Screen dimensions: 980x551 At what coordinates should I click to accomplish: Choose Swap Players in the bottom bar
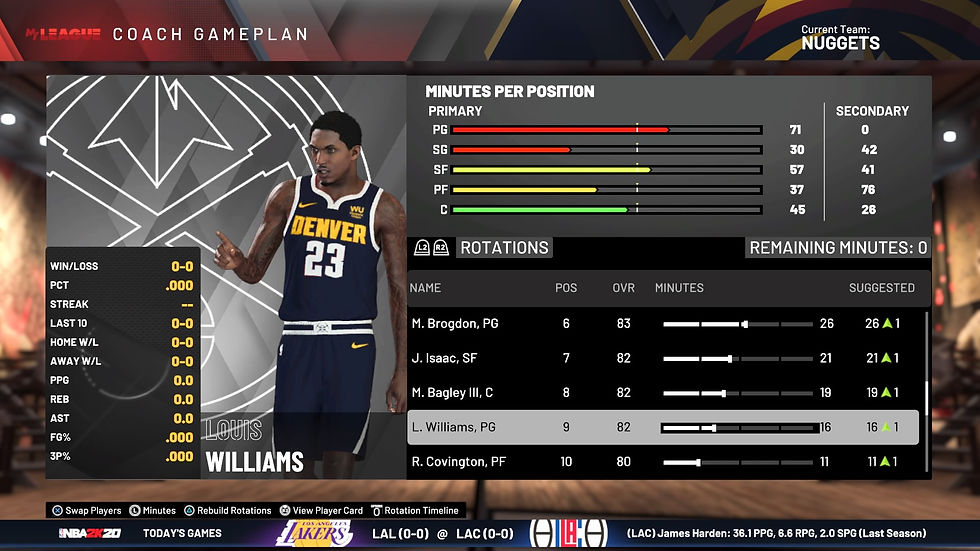(x=92, y=510)
